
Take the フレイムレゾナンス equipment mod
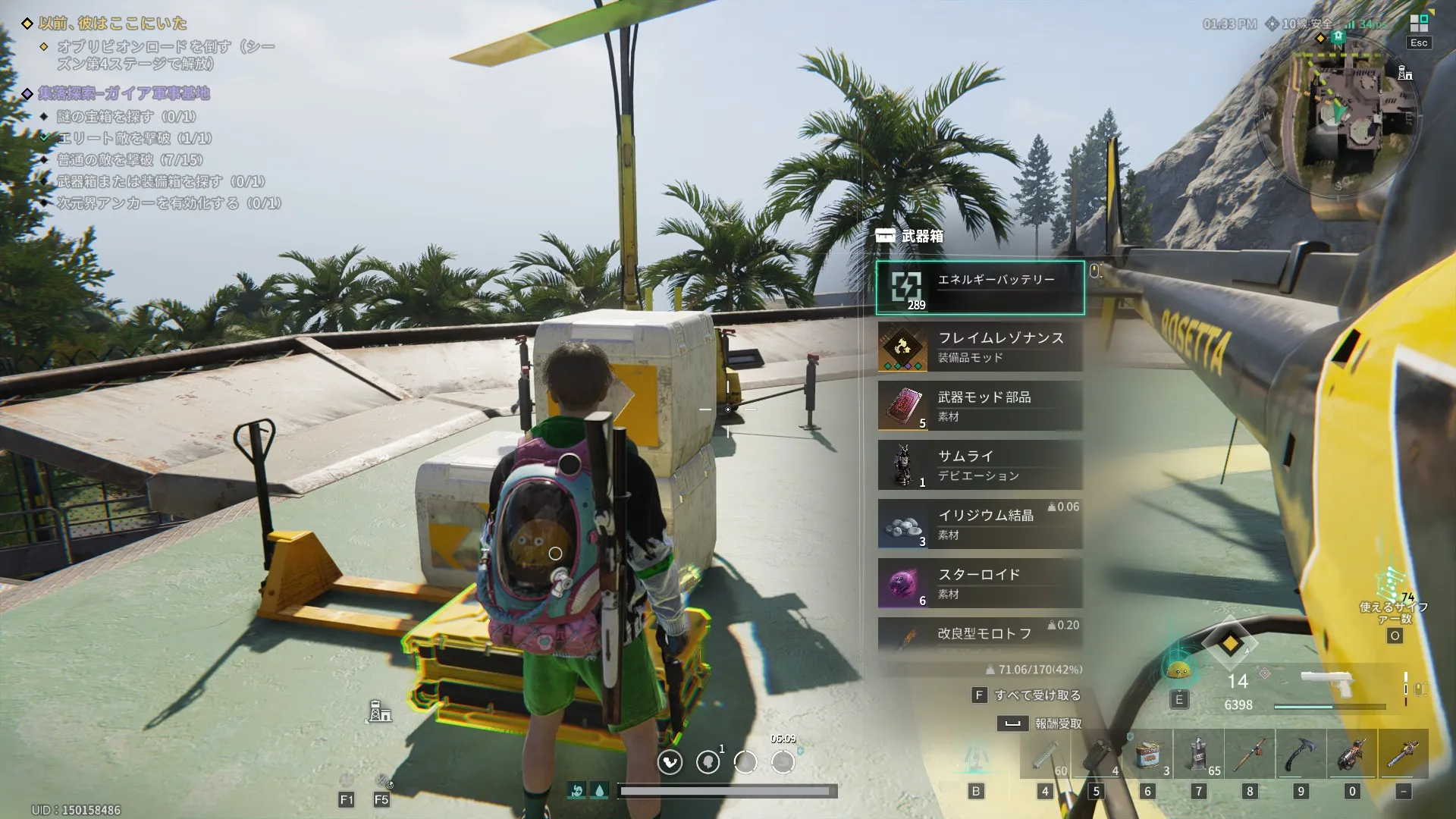click(x=980, y=347)
